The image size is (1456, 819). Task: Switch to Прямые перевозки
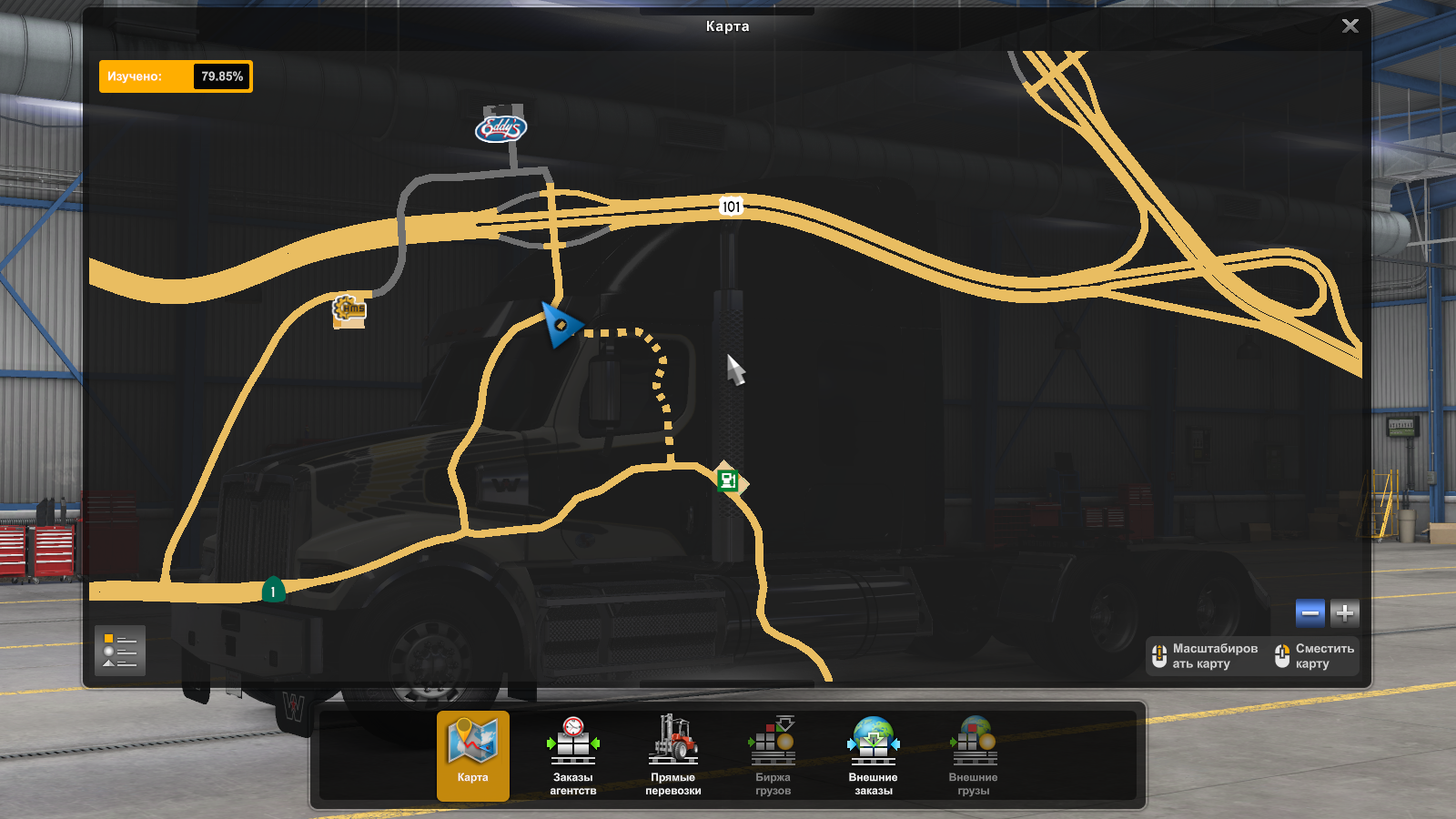(673, 755)
